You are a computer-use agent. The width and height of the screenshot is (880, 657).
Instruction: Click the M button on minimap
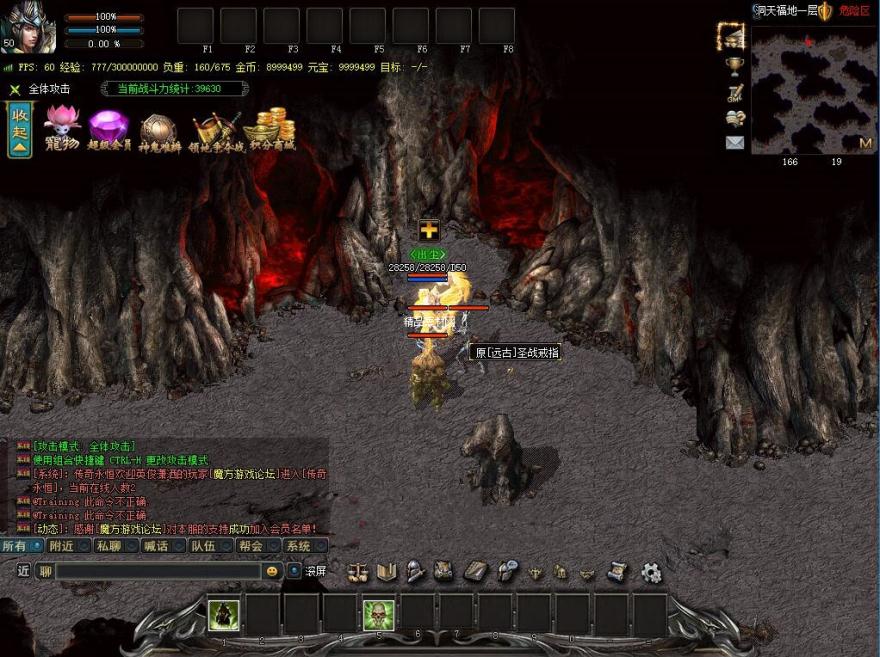point(865,143)
